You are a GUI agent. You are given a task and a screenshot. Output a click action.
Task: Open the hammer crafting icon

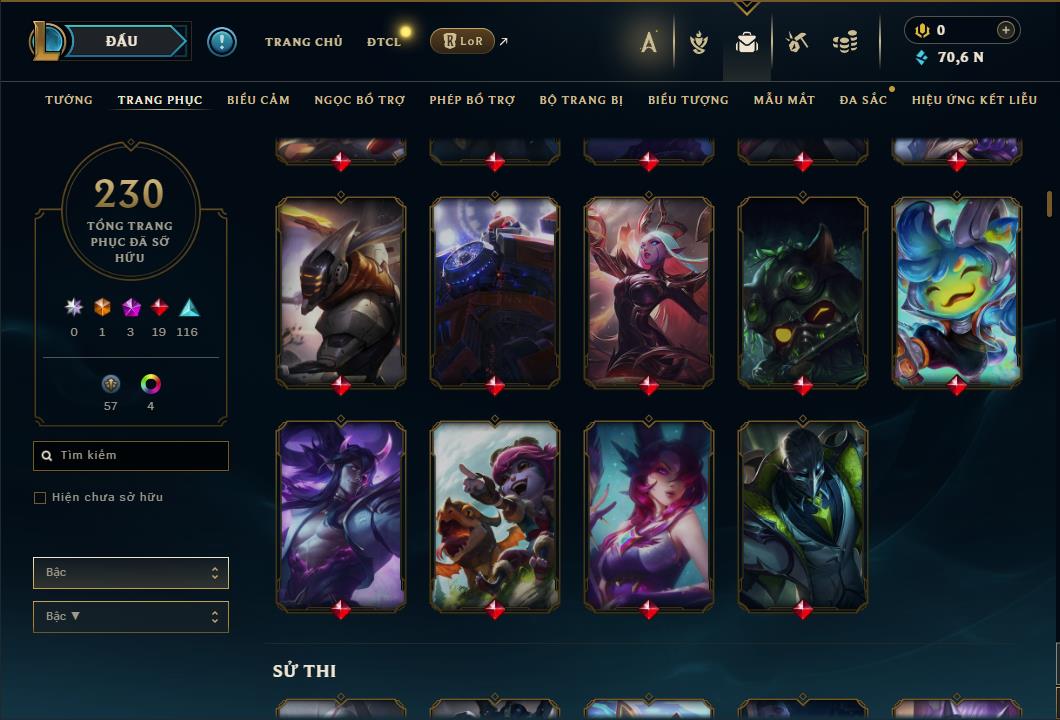click(796, 42)
